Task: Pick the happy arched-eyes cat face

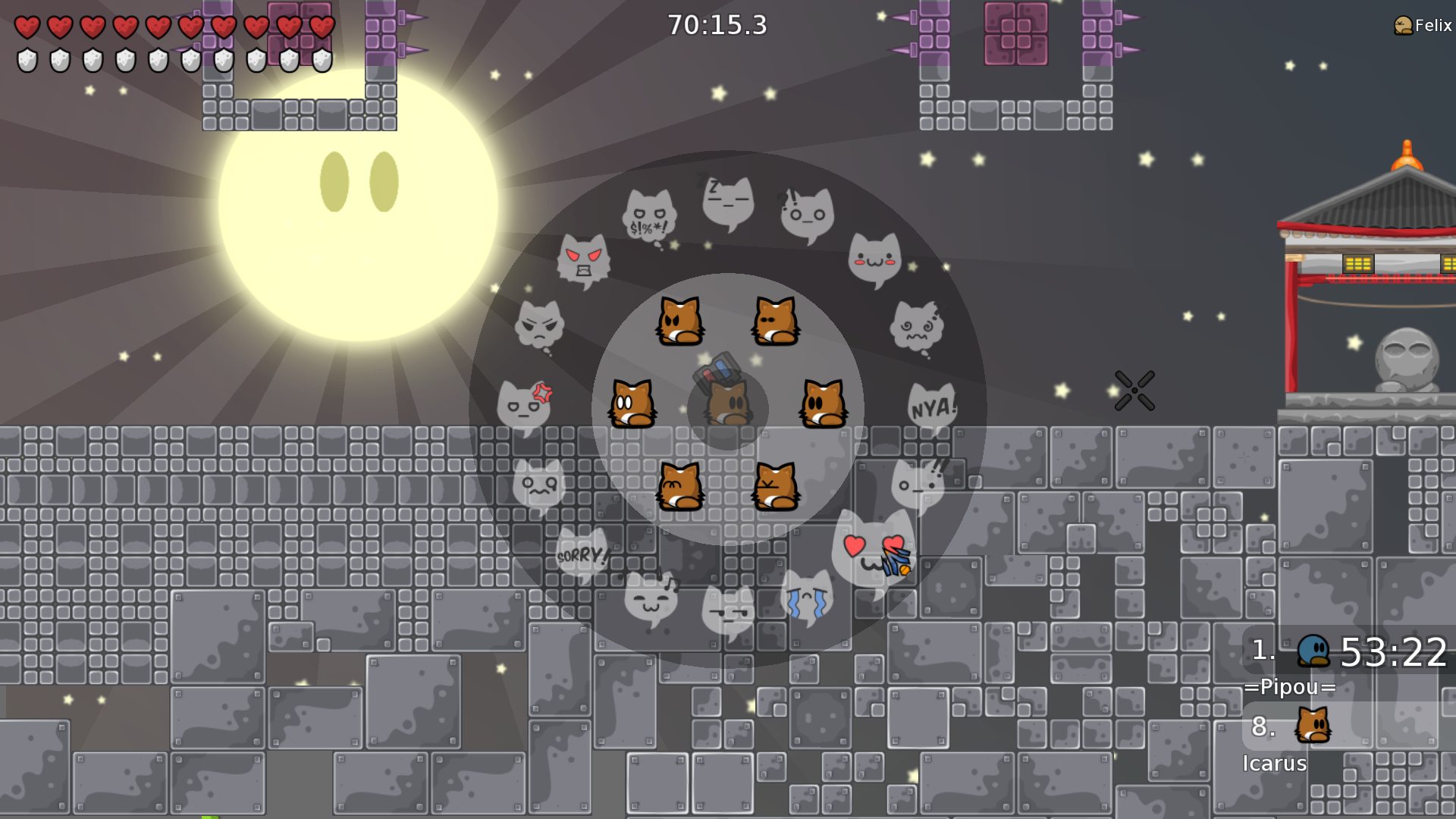Action: tap(680, 486)
